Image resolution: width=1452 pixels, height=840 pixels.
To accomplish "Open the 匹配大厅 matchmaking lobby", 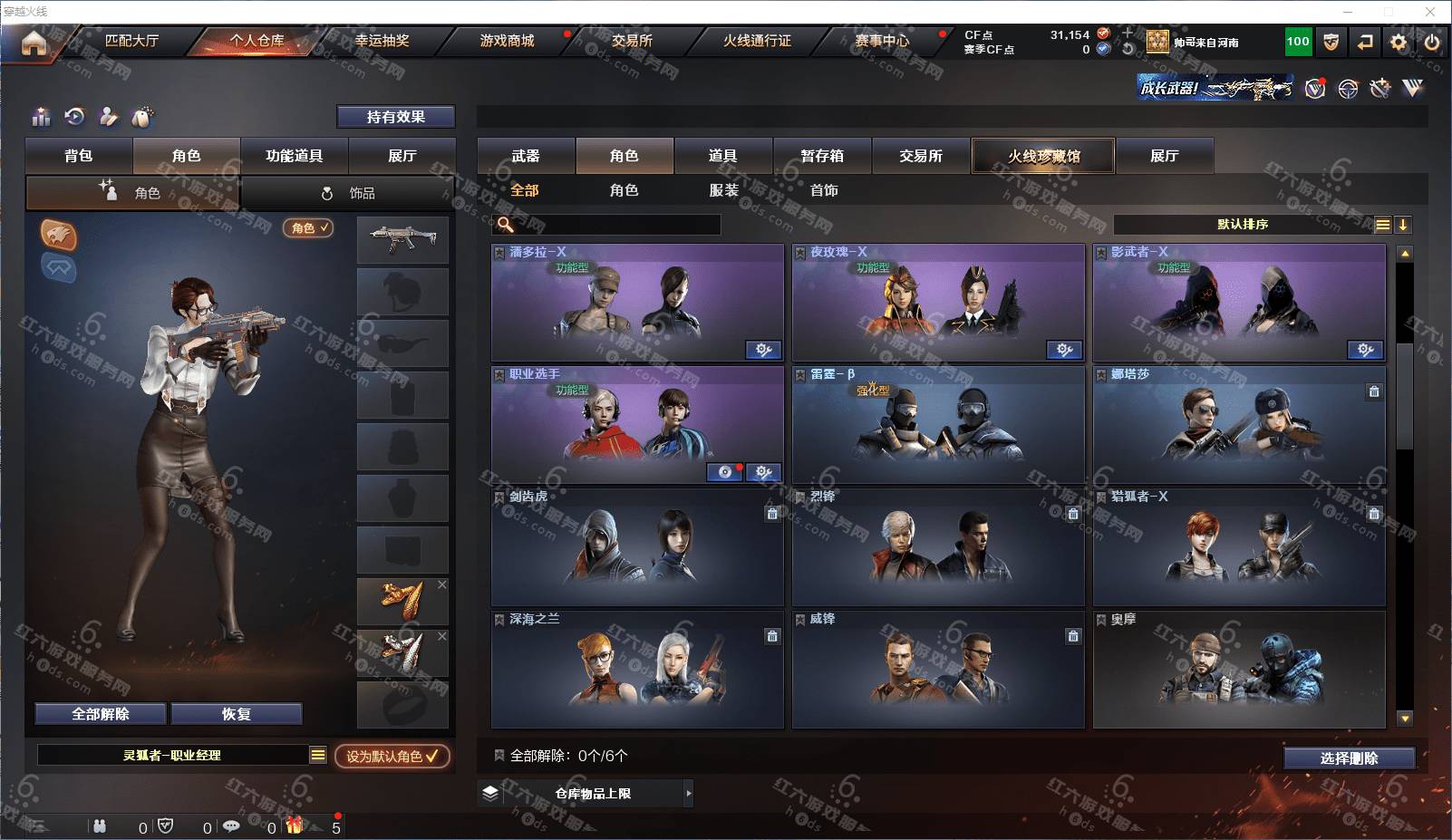I will pos(131,41).
